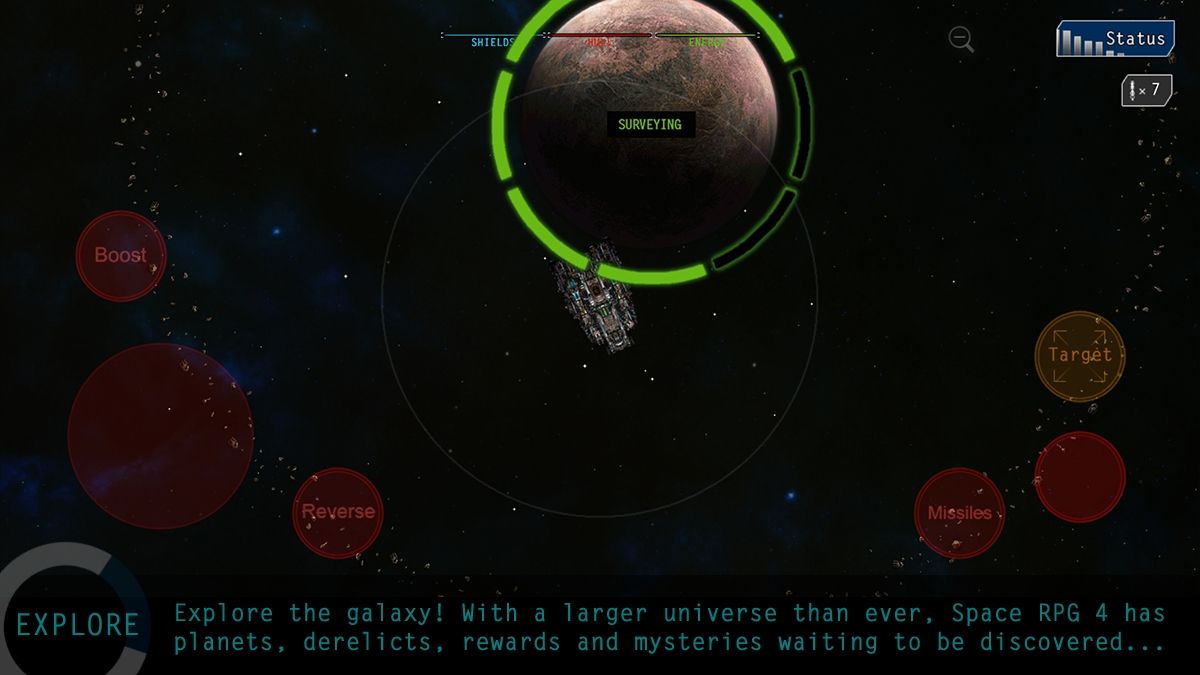The image size is (1200, 675).
Task: Tap the Boost button
Action: click(121, 256)
